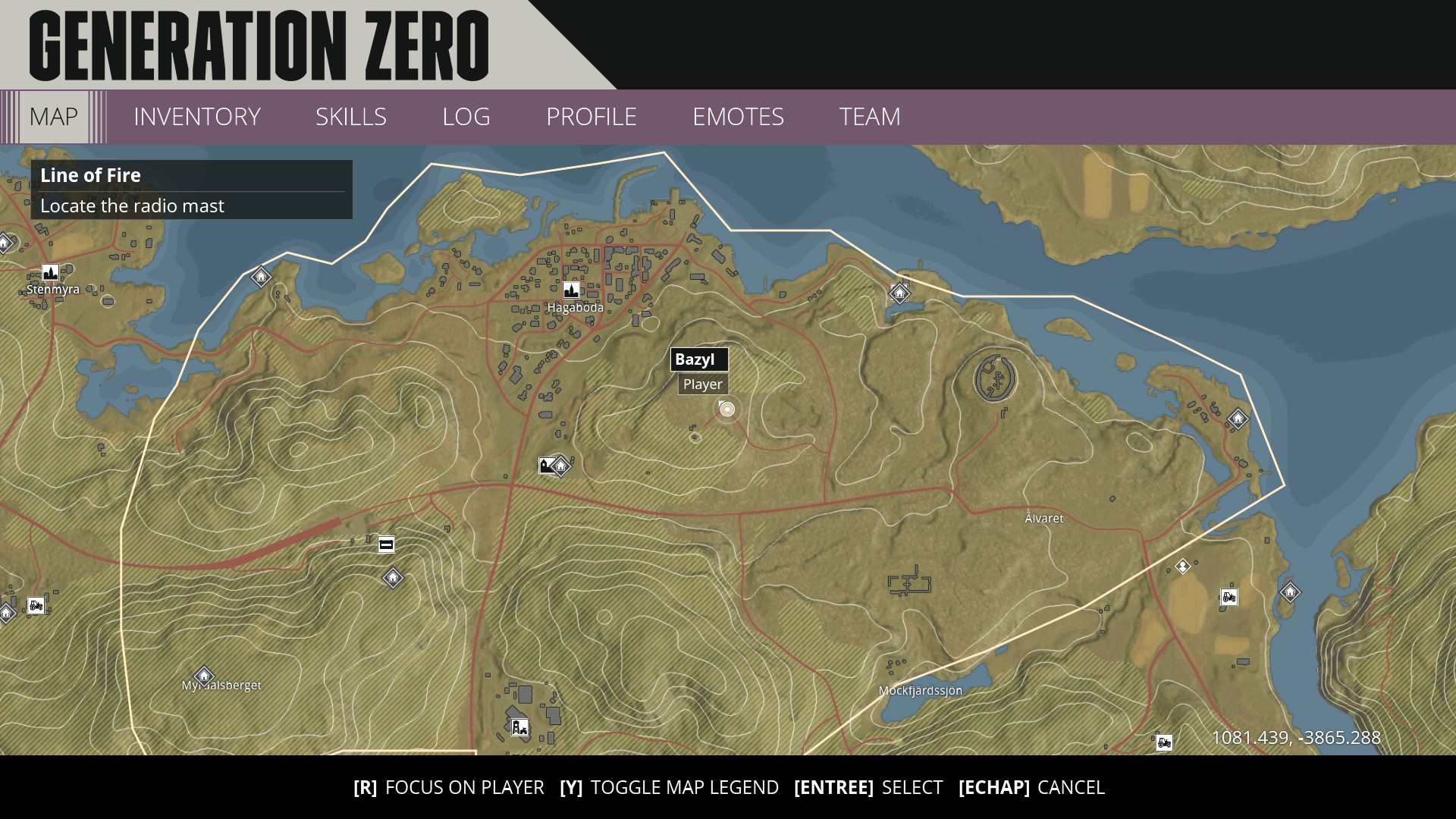Image resolution: width=1456 pixels, height=819 pixels.
Task: Select the safehouse icon near Myrtorp Malsberget
Action: (x=203, y=676)
